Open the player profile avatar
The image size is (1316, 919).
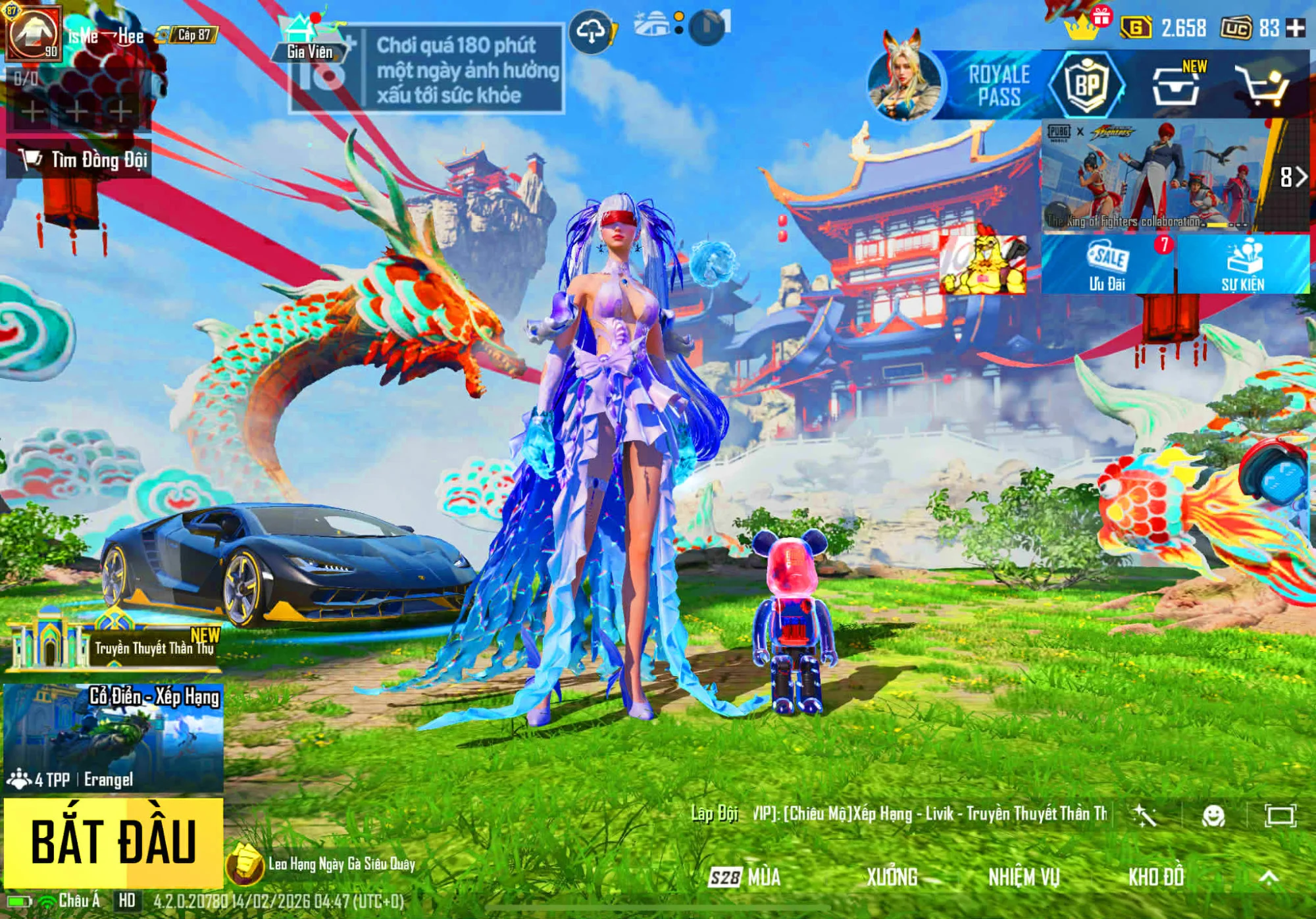[34, 32]
